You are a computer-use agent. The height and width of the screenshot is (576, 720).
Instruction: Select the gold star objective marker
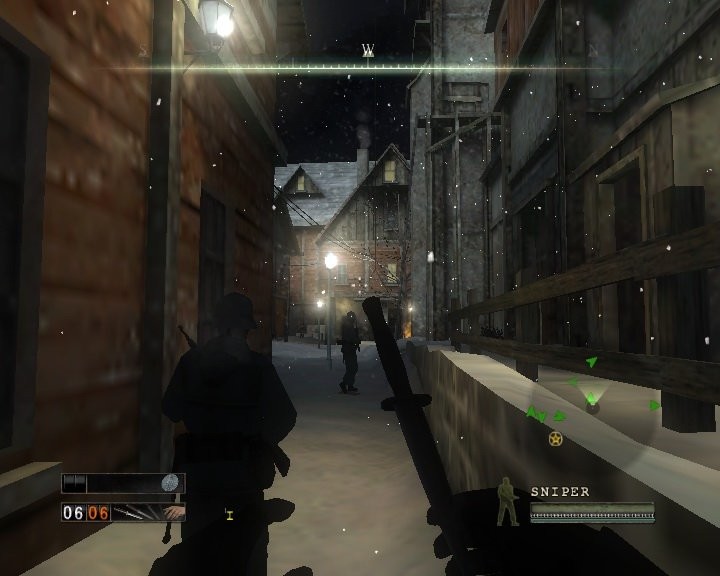(x=556, y=438)
